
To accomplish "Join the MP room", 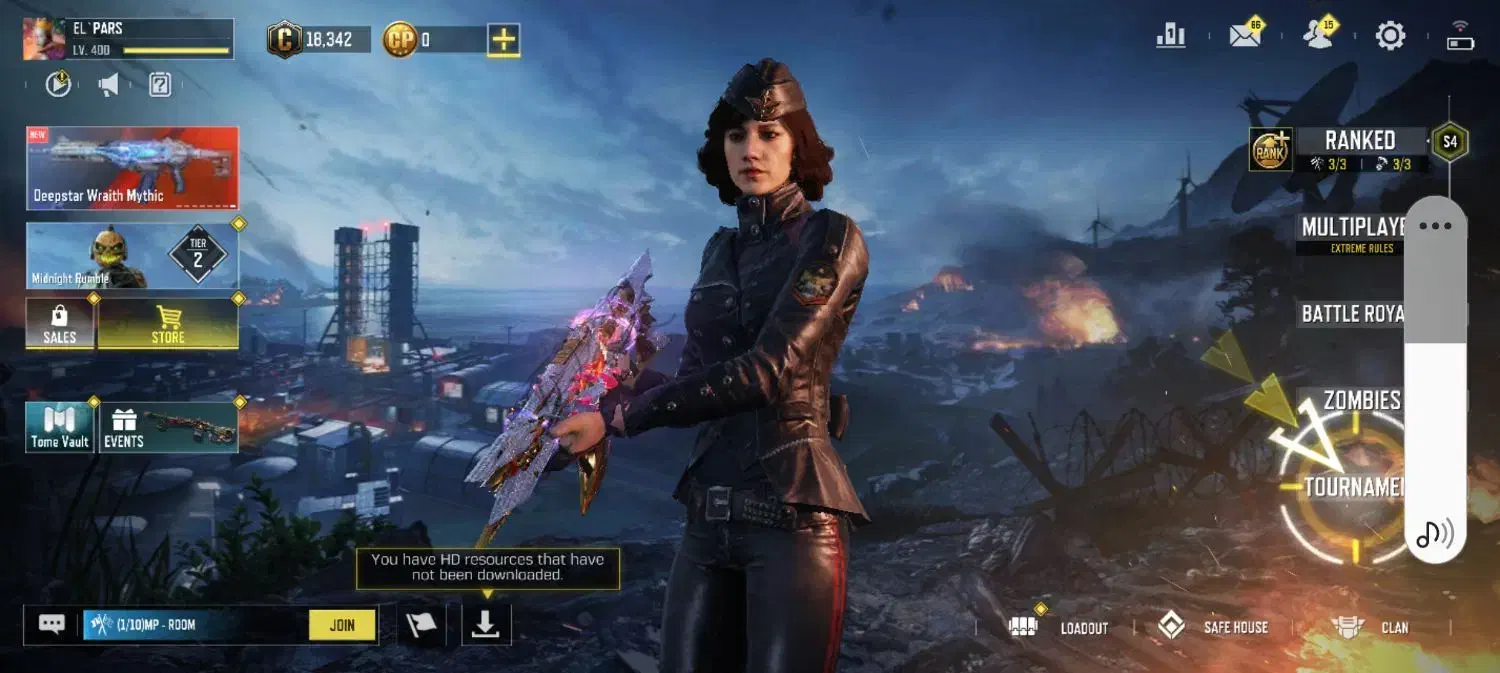I will click(x=342, y=625).
